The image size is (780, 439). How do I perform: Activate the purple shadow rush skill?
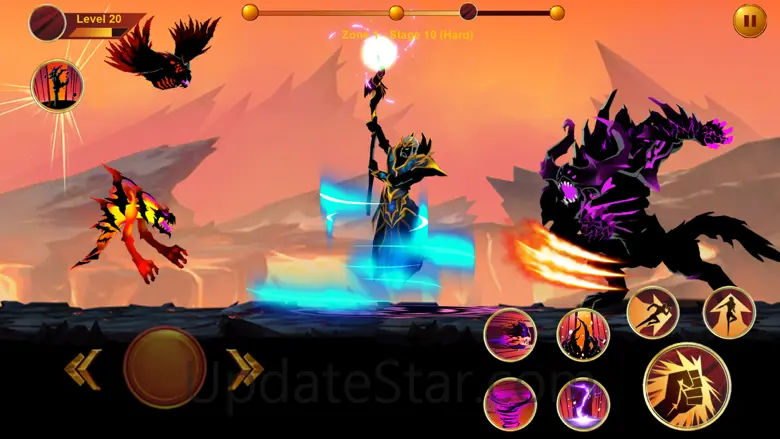[x=510, y=334]
